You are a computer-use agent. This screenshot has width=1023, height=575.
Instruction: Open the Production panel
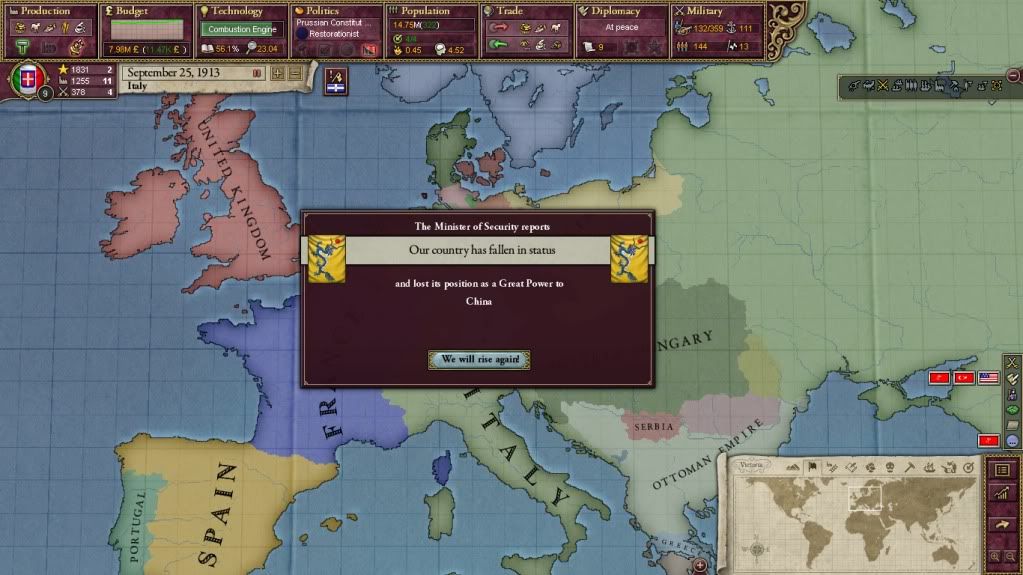47,12
